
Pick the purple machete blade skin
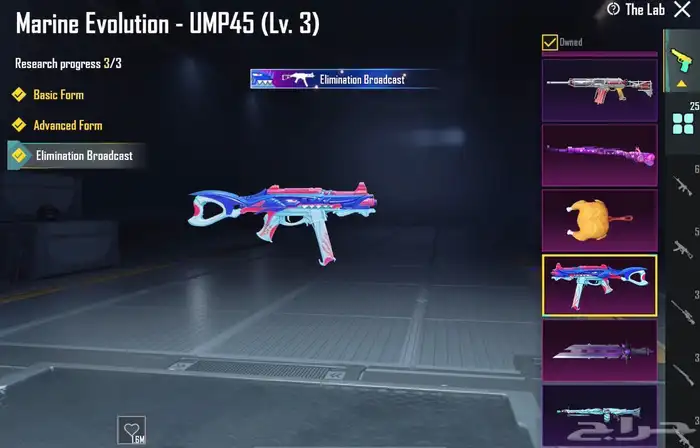coord(599,349)
